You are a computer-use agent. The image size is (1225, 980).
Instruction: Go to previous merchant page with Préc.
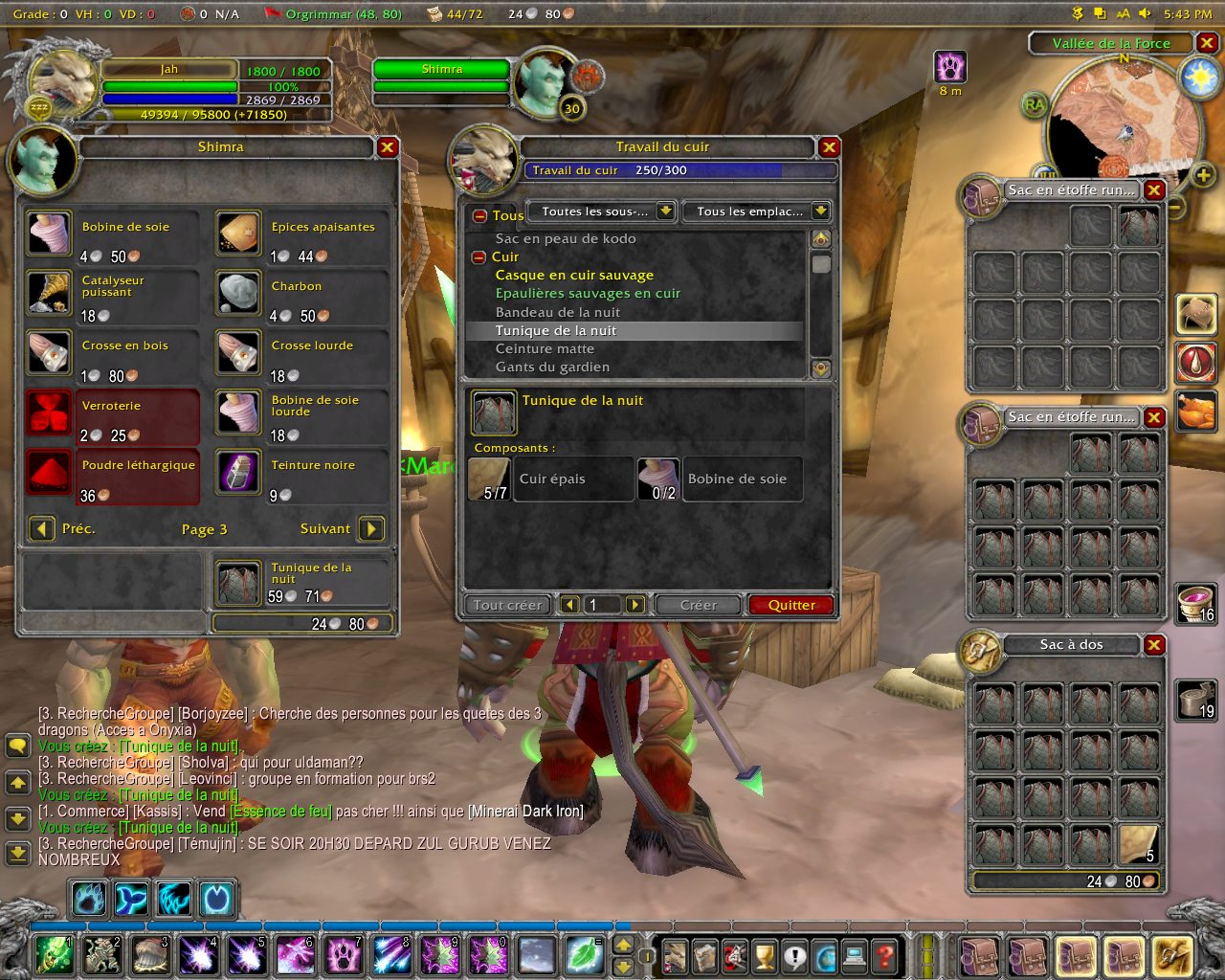point(41,528)
